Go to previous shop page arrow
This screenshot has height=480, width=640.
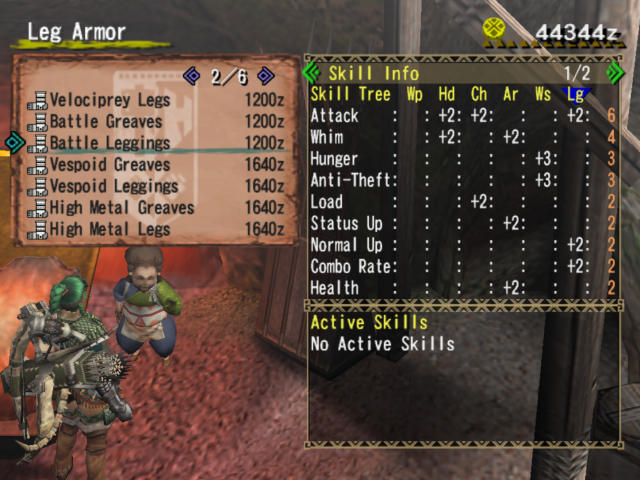pos(192,75)
